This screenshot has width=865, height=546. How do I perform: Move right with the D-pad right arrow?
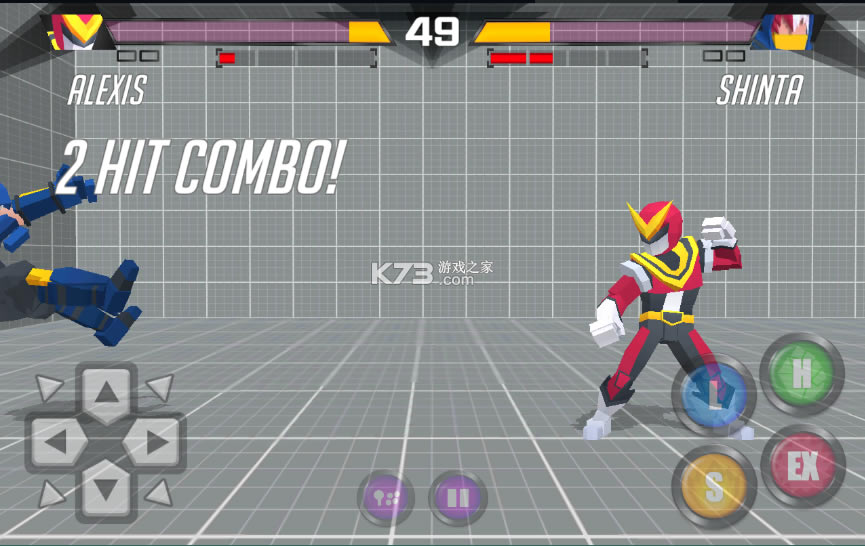click(x=154, y=442)
